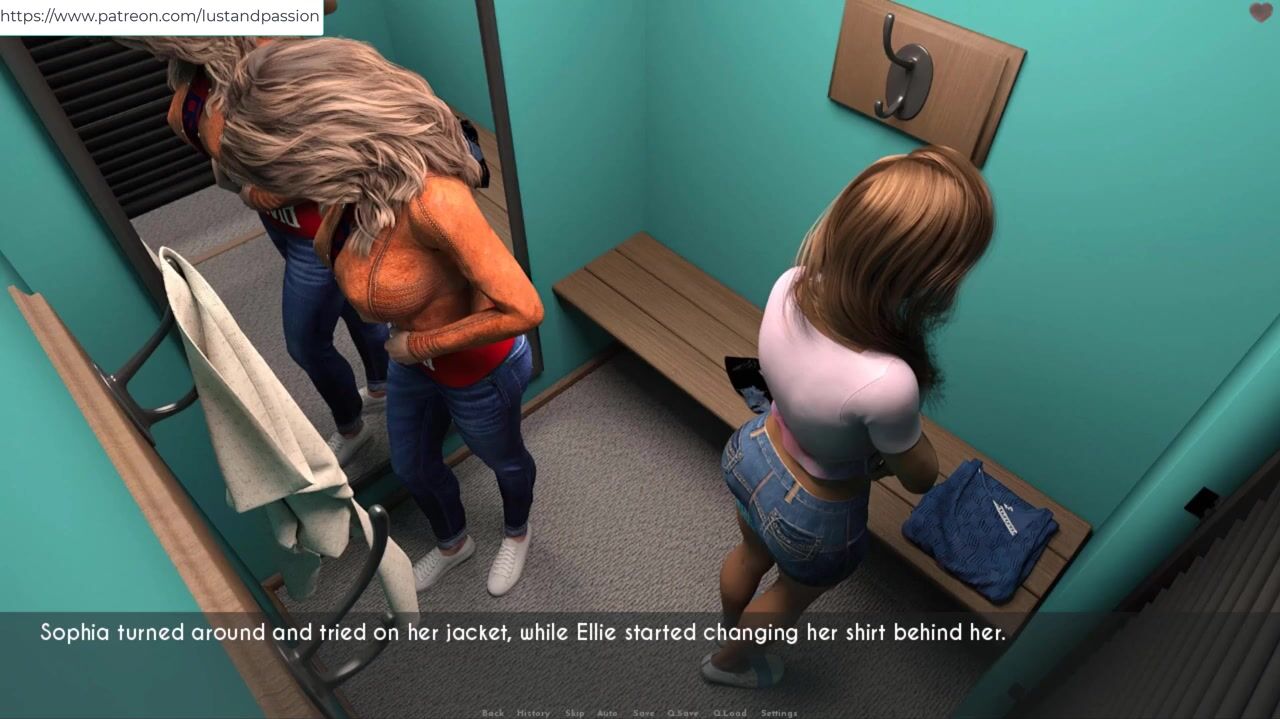This screenshot has height=719, width=1280.
Task: Click the heart icon in the corner
Action: tap(1261, 13)
